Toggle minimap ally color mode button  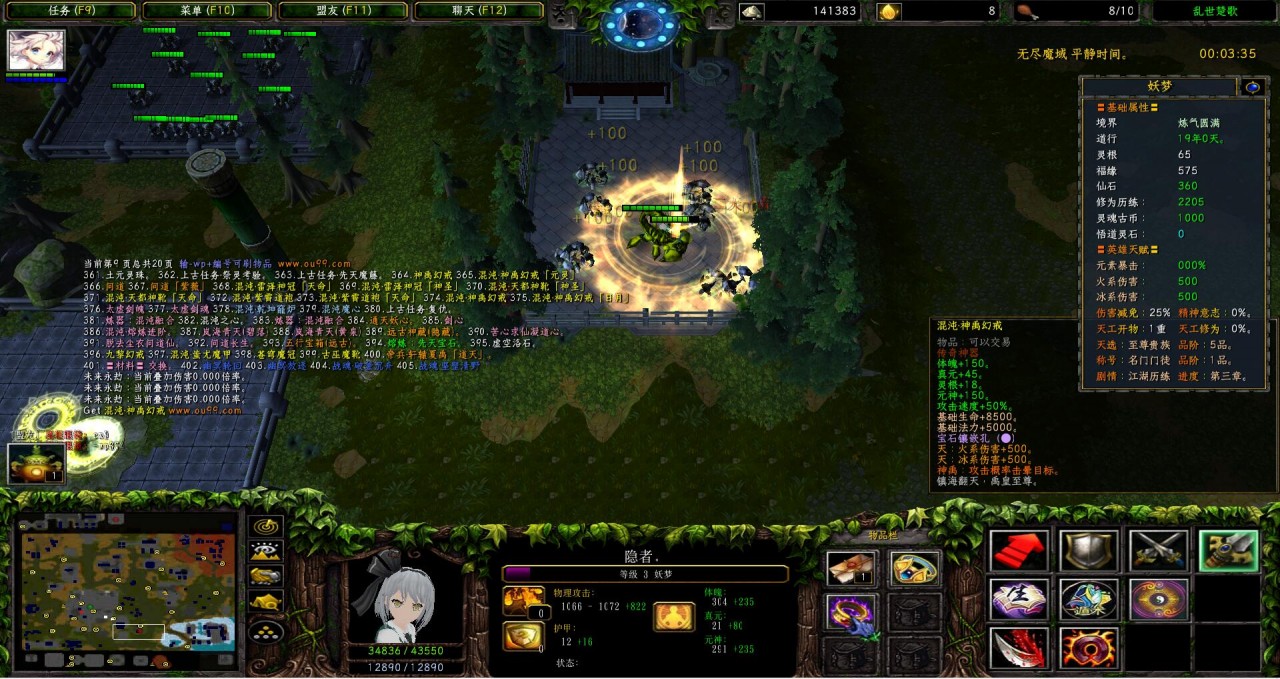[266, 576]
